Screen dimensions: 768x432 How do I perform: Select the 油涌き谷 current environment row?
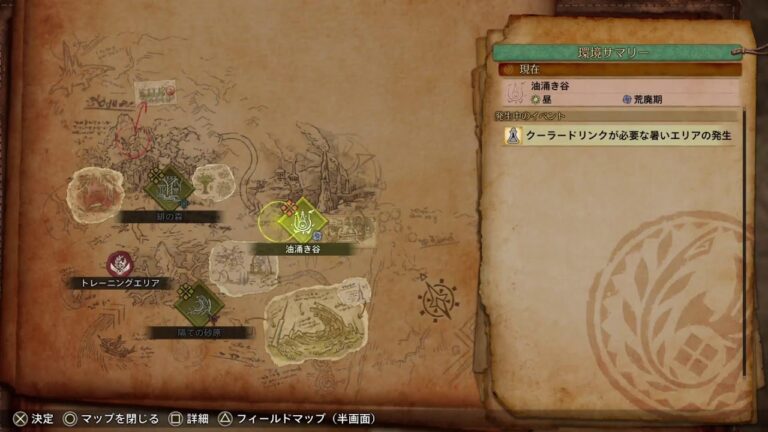click(620, 93)
